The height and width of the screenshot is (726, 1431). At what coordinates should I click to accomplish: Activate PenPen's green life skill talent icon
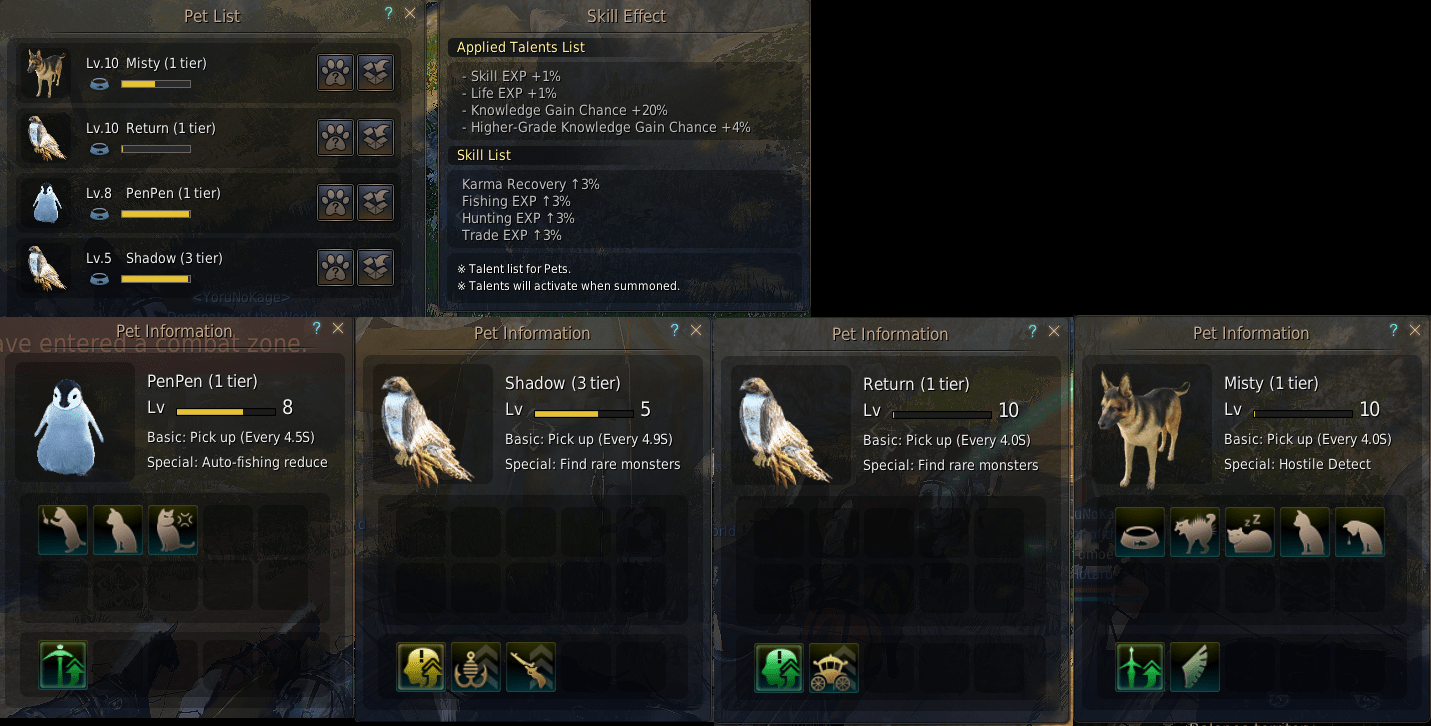coord(62,665)
